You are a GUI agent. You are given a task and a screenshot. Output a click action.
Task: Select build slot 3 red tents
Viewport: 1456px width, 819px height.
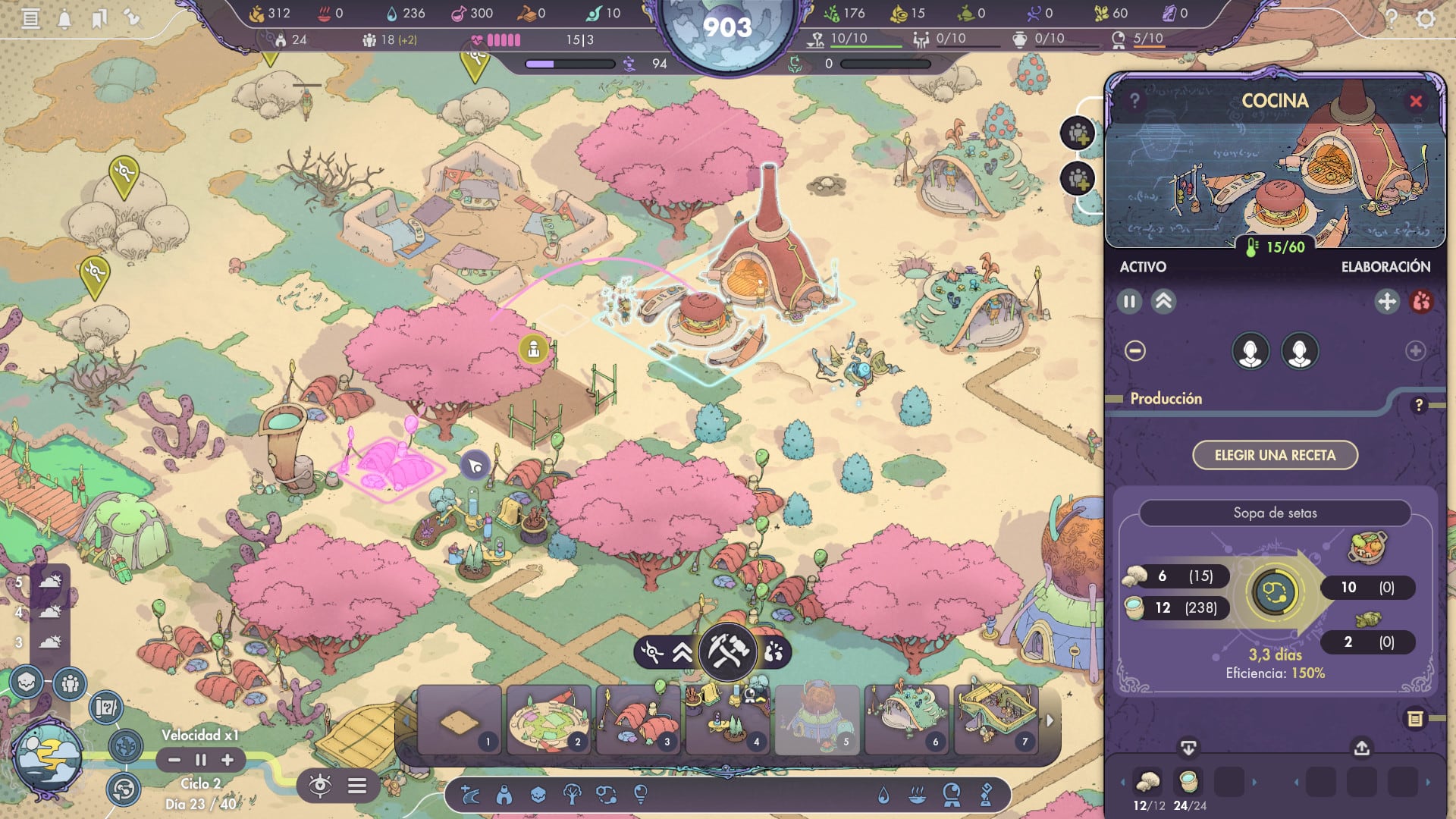(639, 720)
